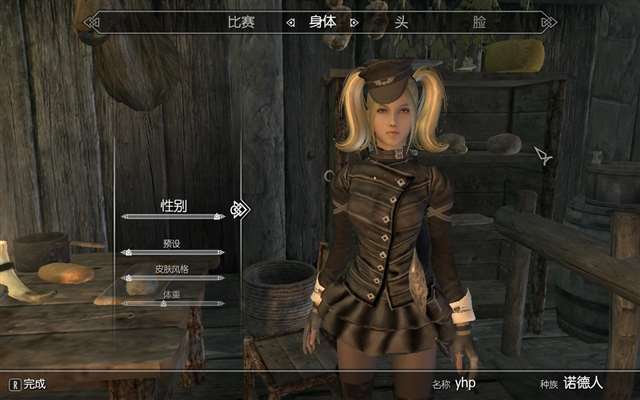Select the 身体 tab
Screen dimensions: 640x400
(x=323, y=21)
